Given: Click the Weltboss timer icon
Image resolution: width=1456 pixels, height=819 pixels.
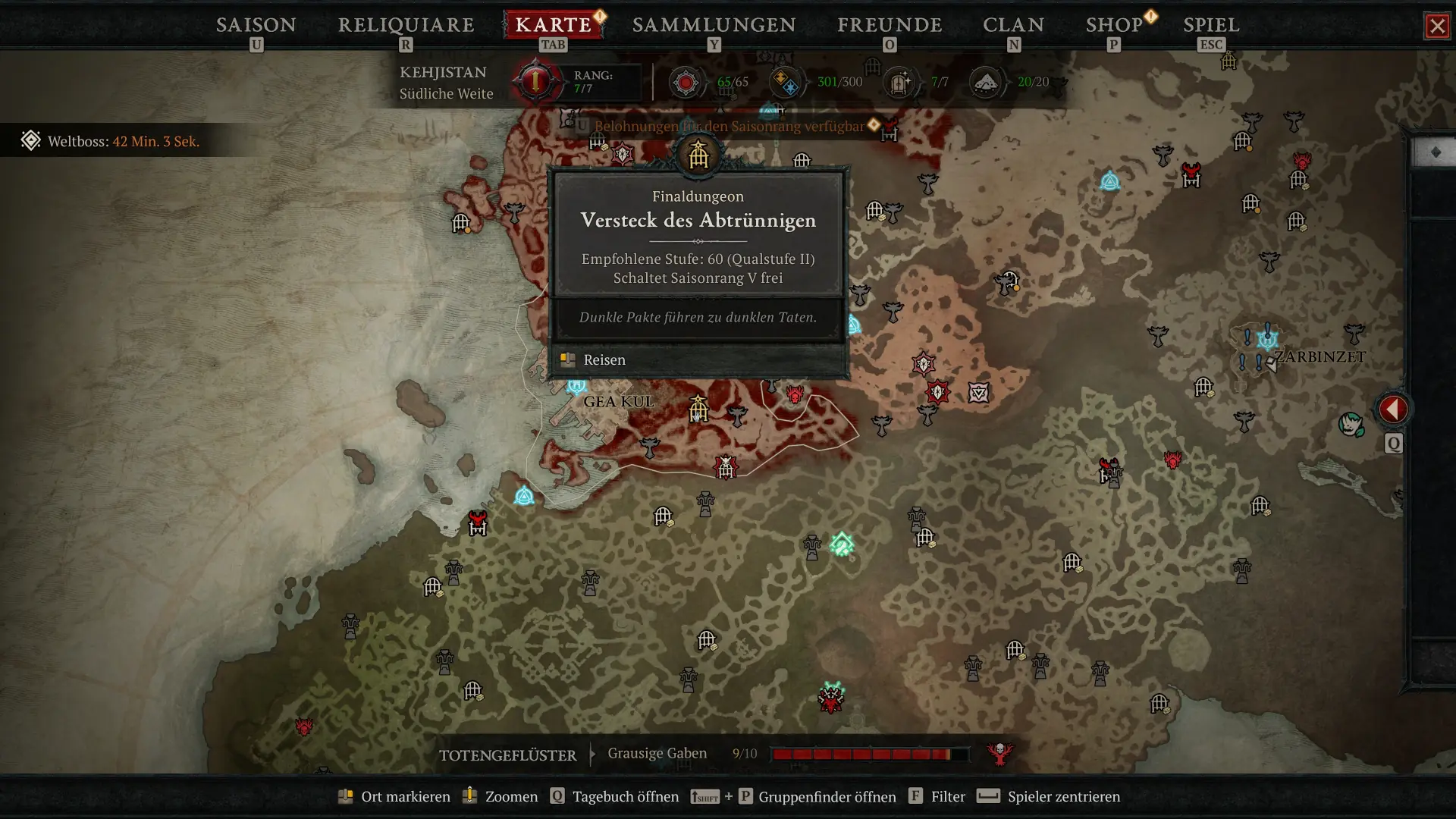Looking at the screenshot, I should tap(30, 140).
